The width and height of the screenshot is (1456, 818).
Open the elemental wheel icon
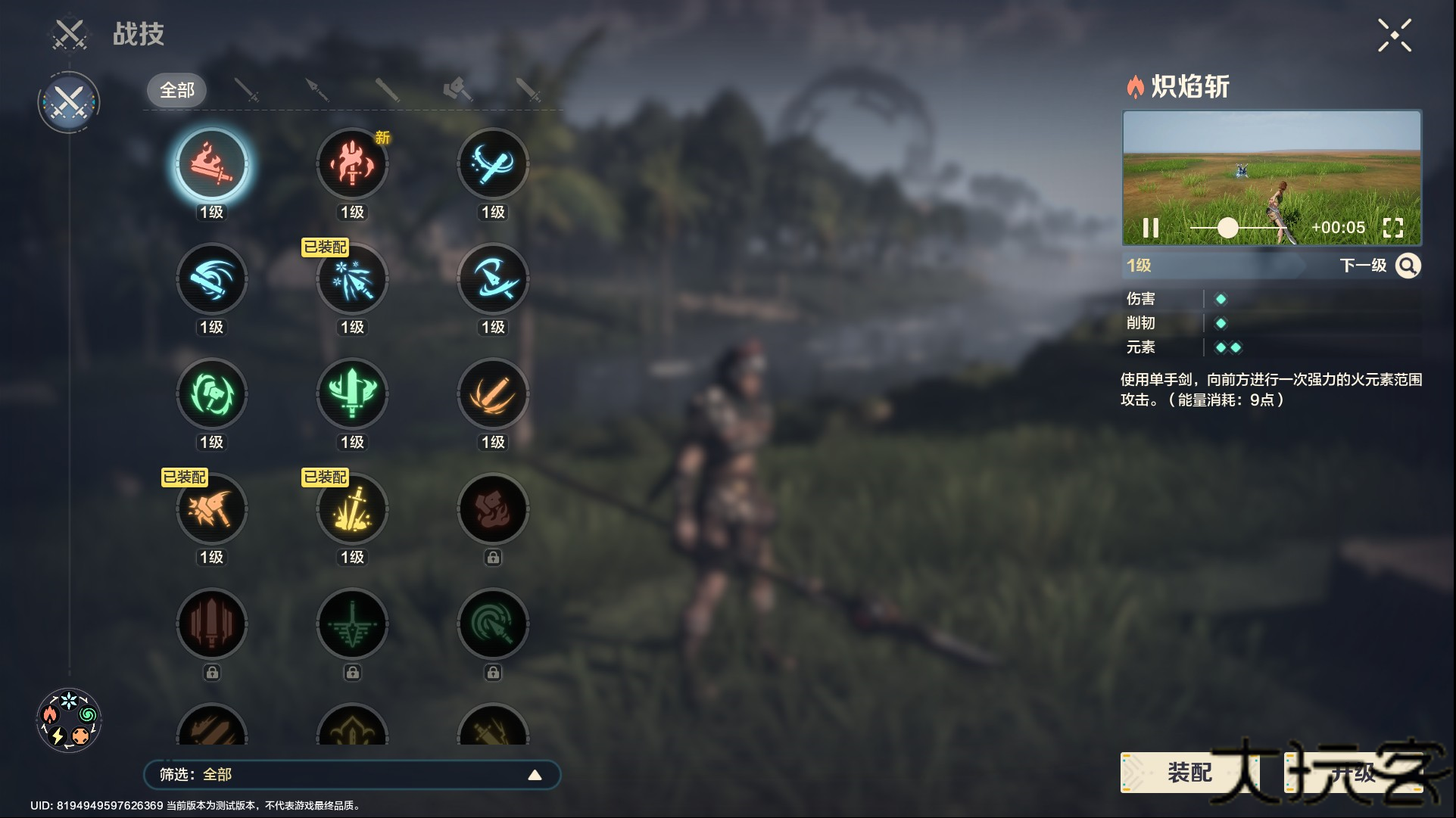[x=69, y=720]
